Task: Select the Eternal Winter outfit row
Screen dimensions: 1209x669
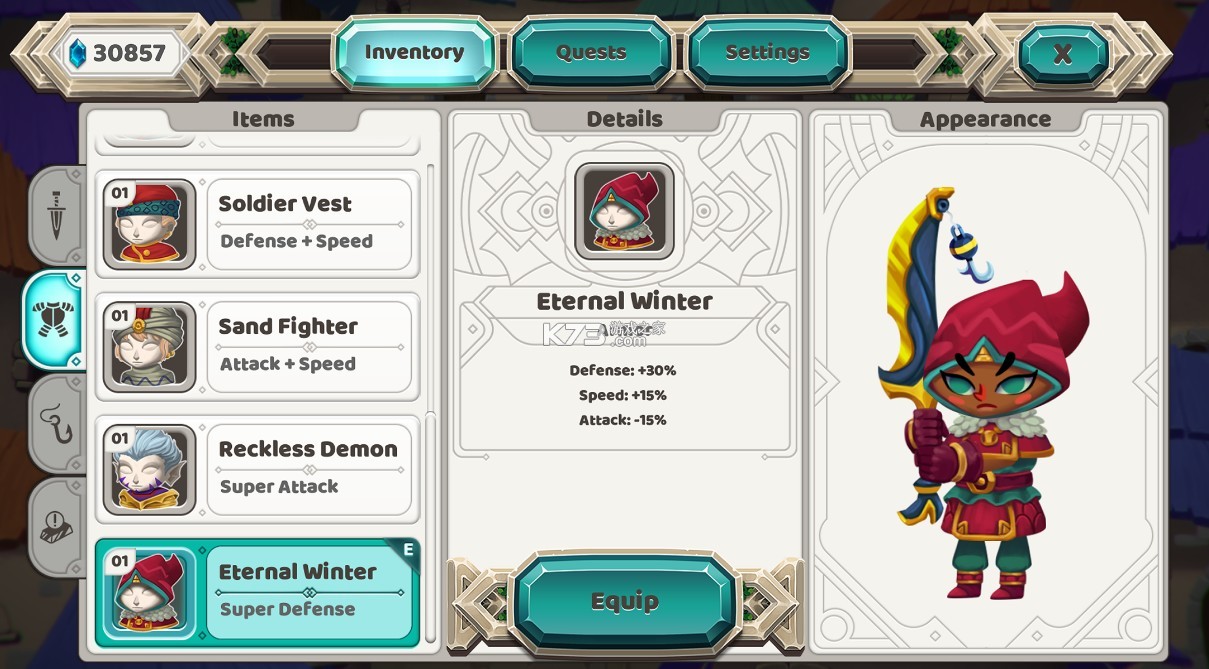Action: tap(257, 593)
